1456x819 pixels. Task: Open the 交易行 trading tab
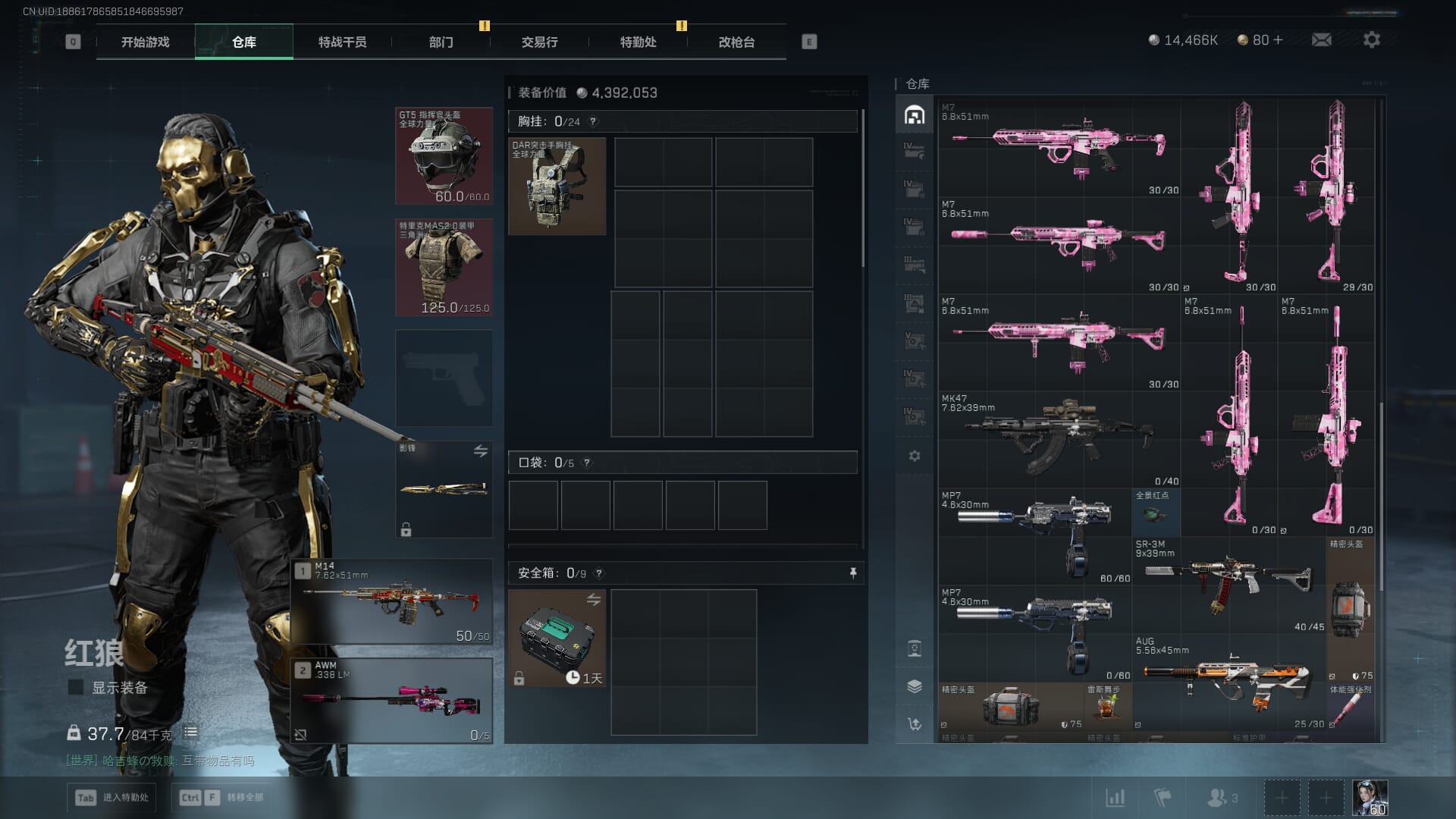539,42
